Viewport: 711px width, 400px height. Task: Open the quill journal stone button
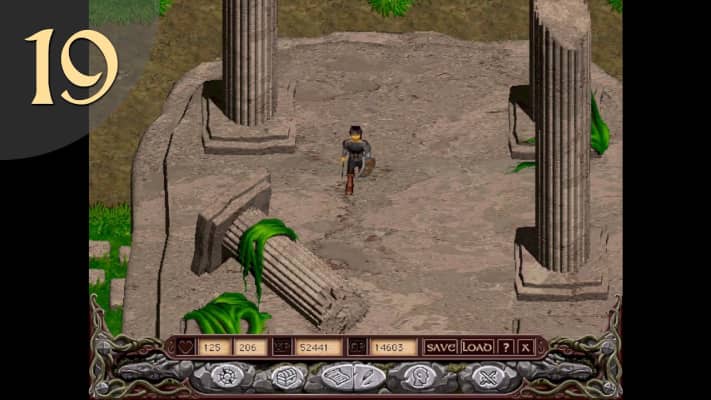pos(368,377)
